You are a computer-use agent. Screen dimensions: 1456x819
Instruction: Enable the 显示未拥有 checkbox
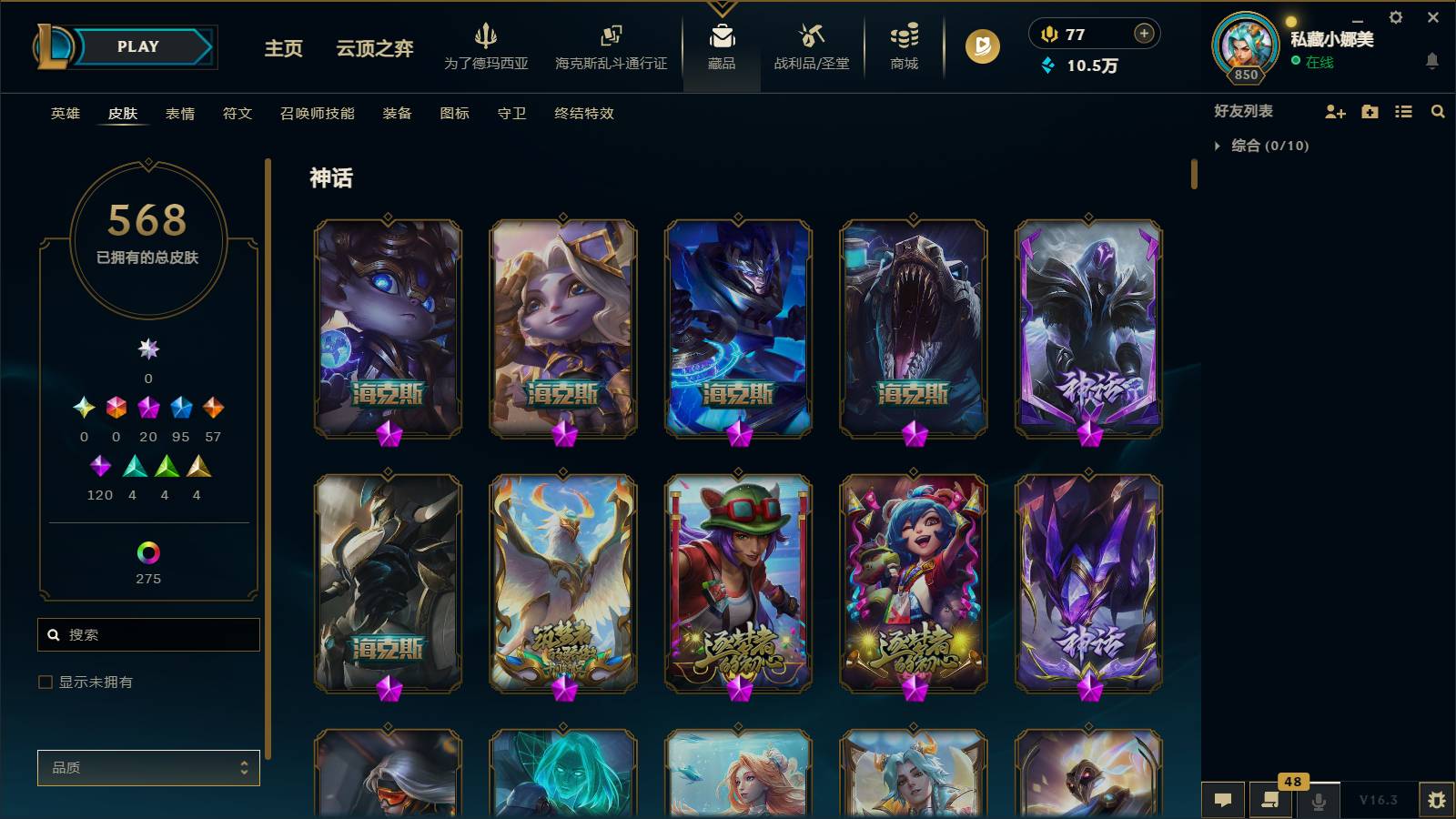44,681
